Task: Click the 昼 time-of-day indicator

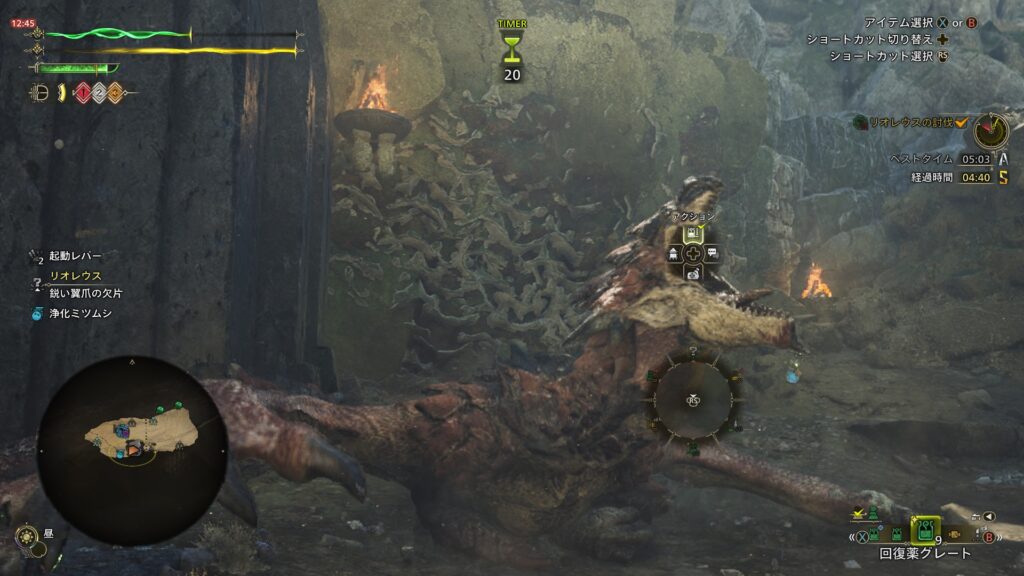Action: pyautogui.click(x=29, y=538)
